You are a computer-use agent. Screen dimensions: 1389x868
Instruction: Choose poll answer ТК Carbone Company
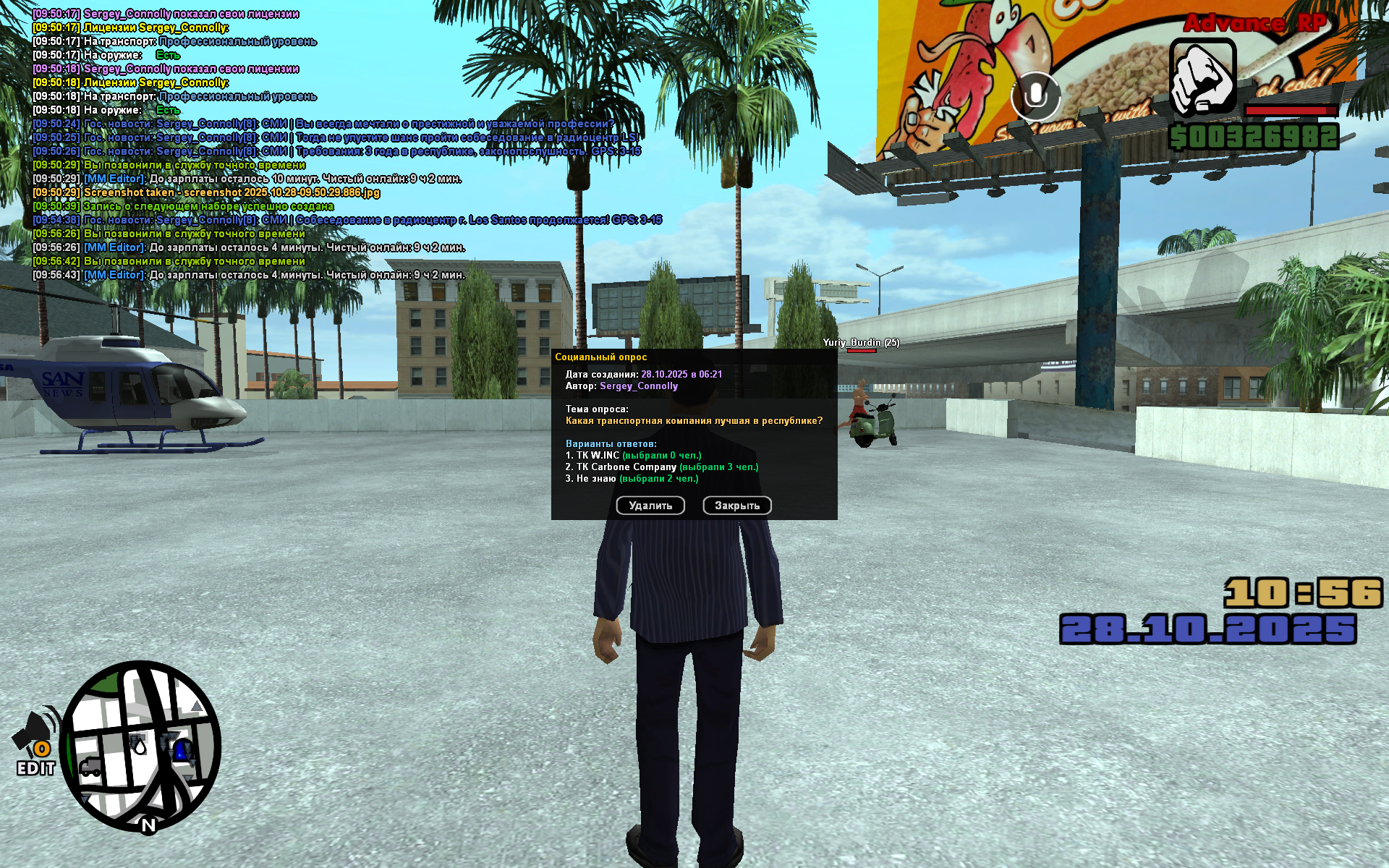[x=626, y=467]
